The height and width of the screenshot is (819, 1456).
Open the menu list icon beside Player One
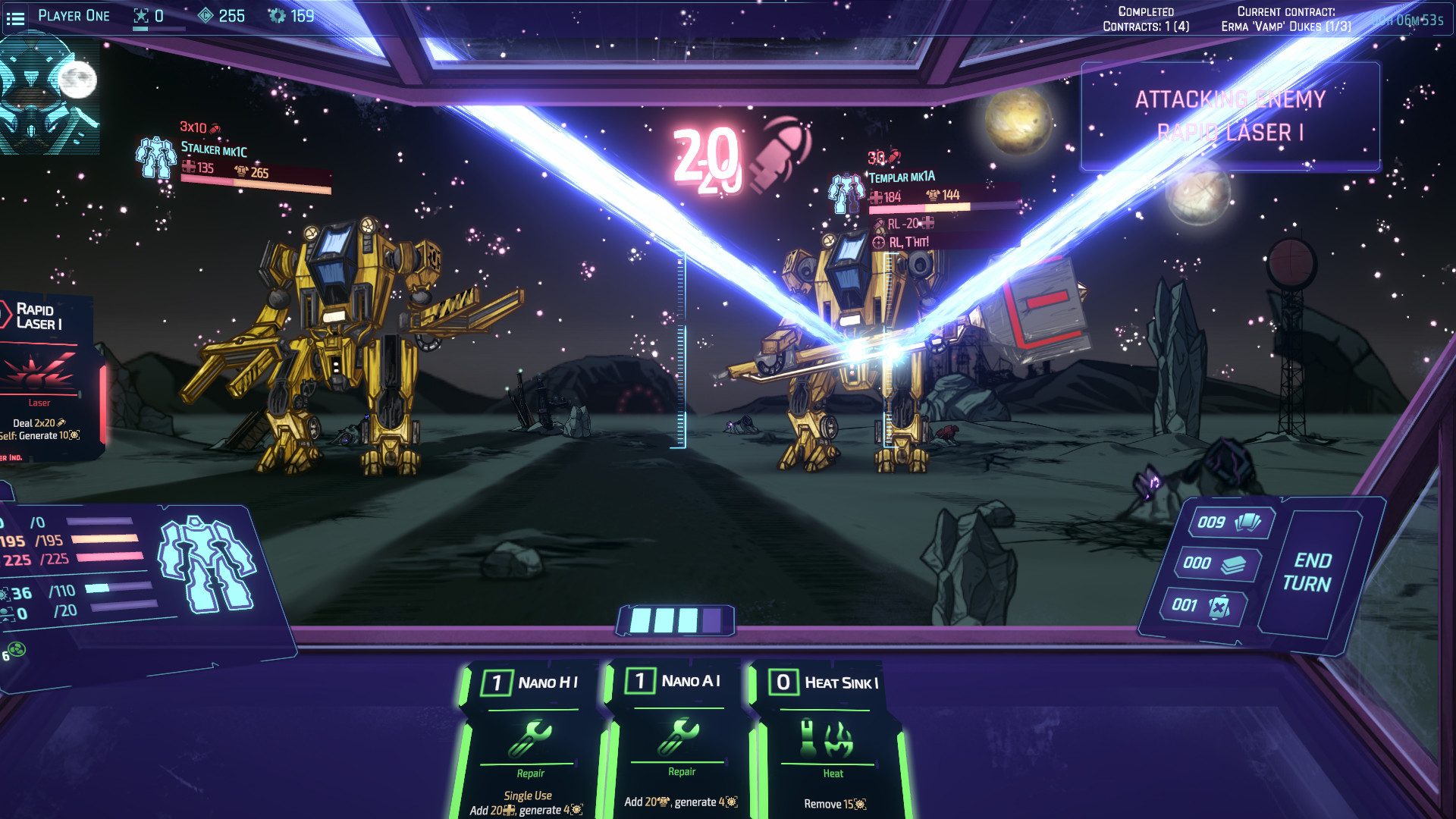[x=17, y=17]
